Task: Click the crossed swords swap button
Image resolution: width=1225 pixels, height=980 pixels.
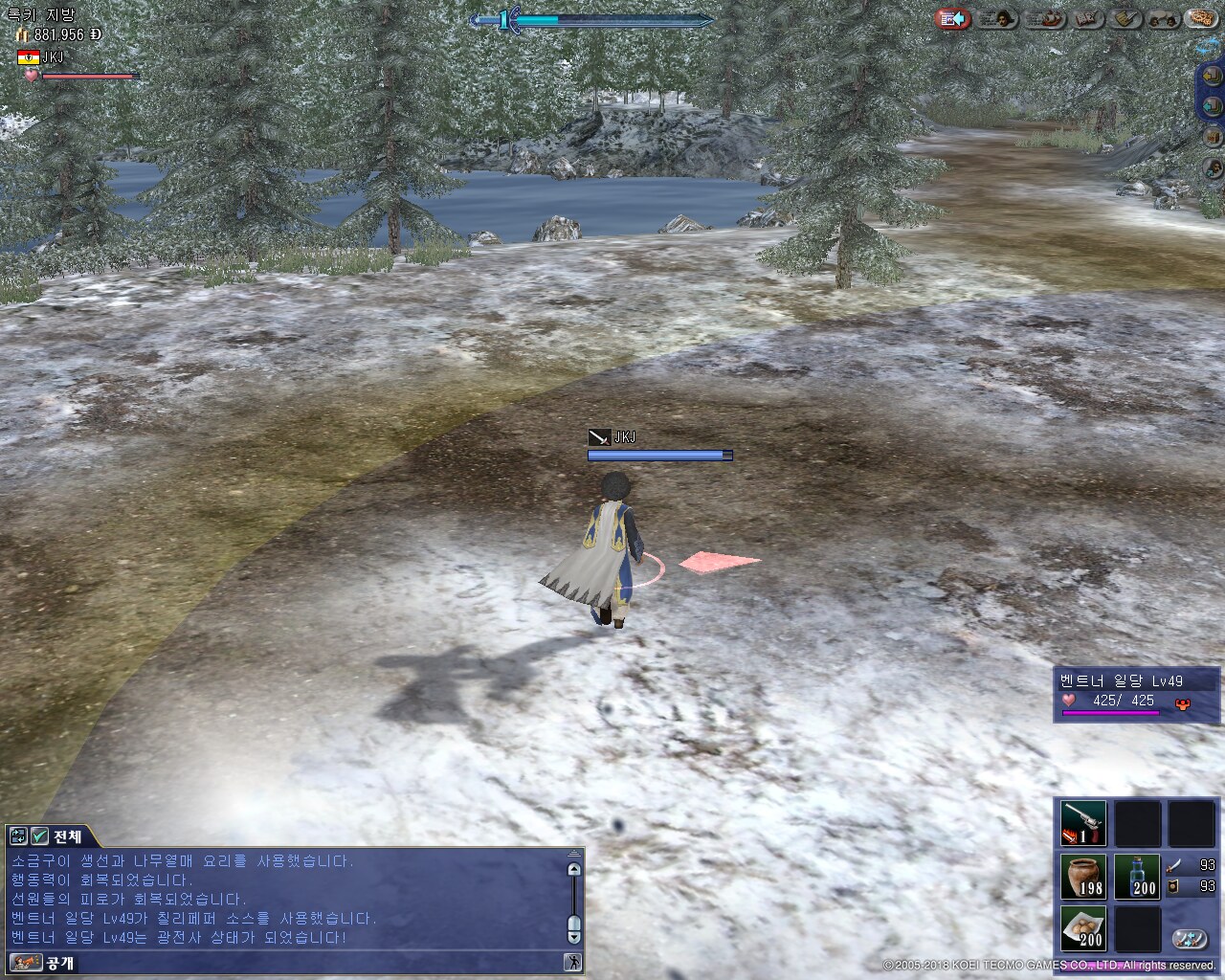Action: 1191,939
